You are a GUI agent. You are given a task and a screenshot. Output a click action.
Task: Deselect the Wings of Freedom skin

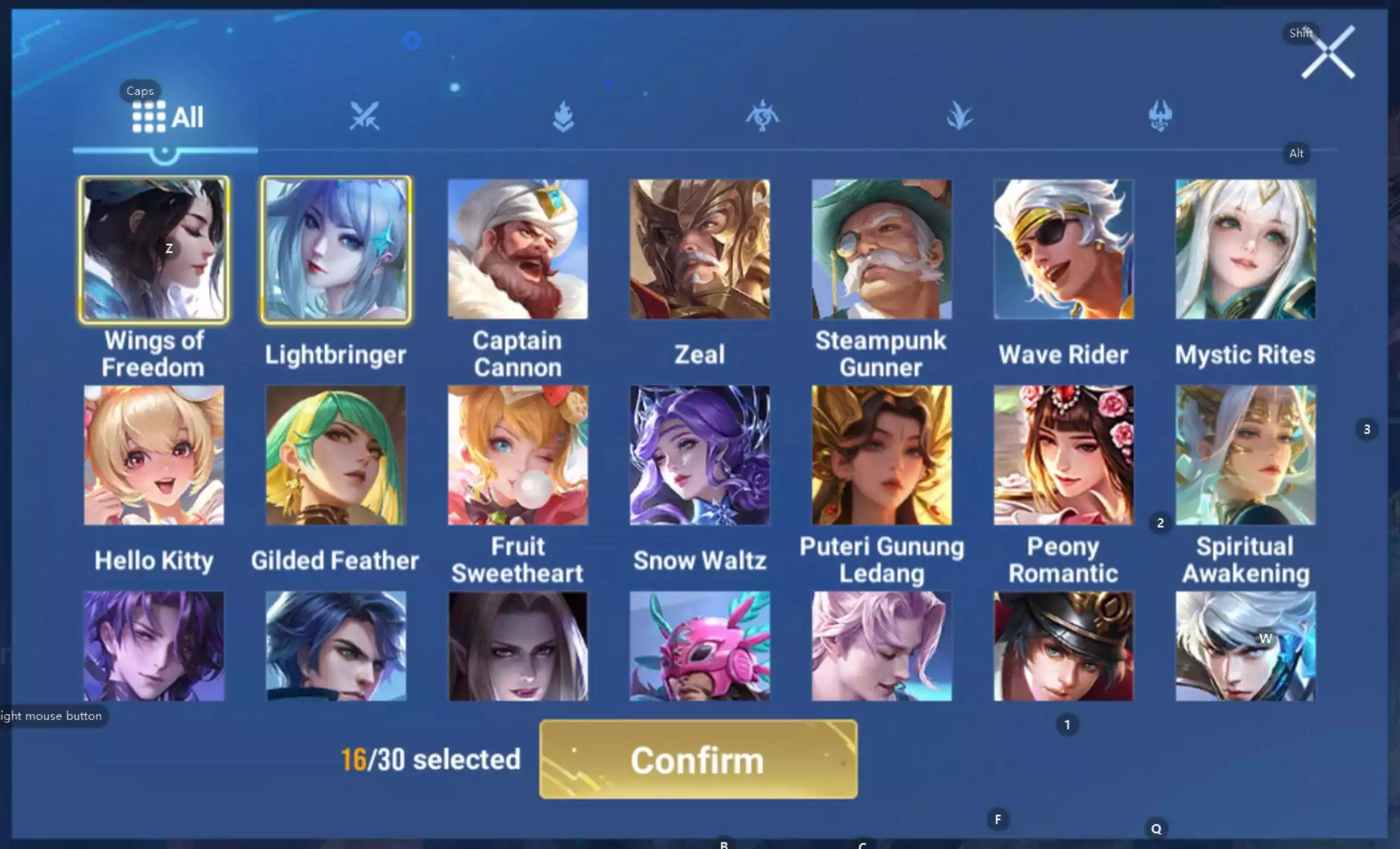point(154,249)
